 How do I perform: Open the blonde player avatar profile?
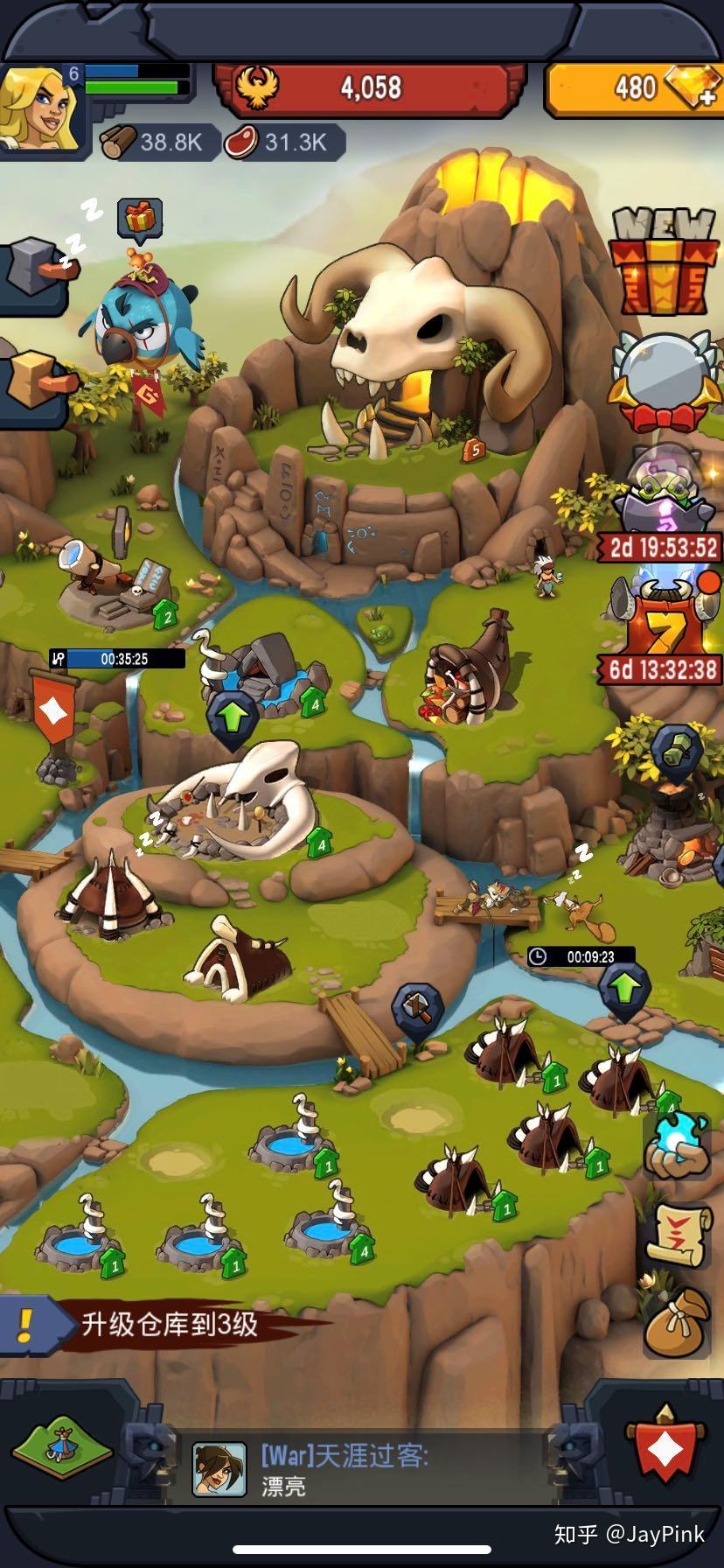pos(39,109)
